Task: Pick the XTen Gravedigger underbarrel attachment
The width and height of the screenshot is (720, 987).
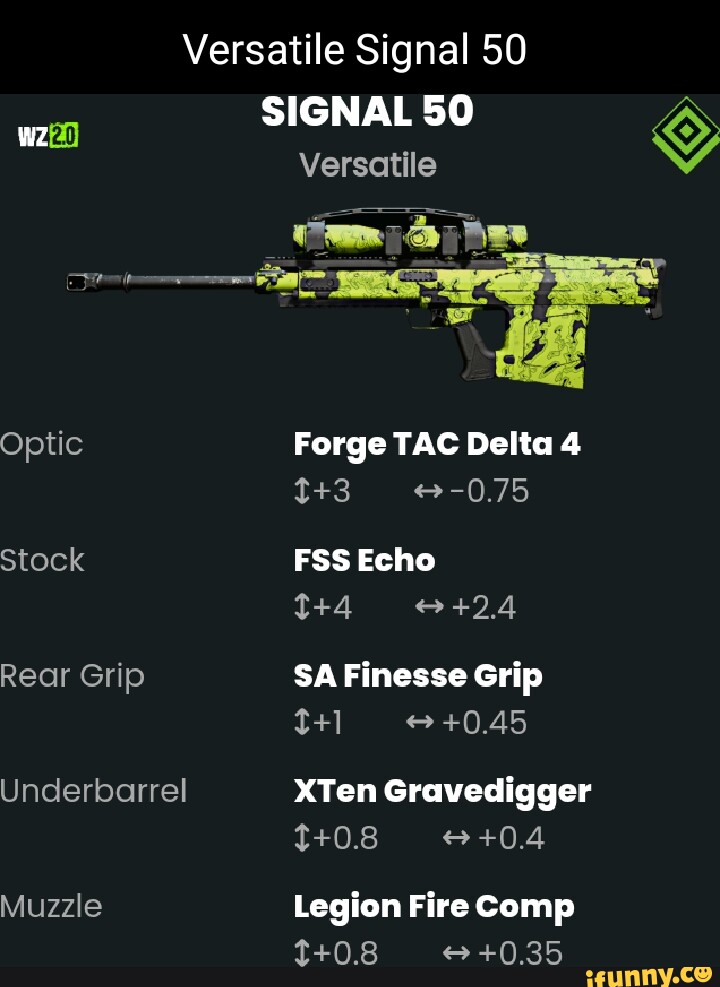Action: (x=442, y=791)
